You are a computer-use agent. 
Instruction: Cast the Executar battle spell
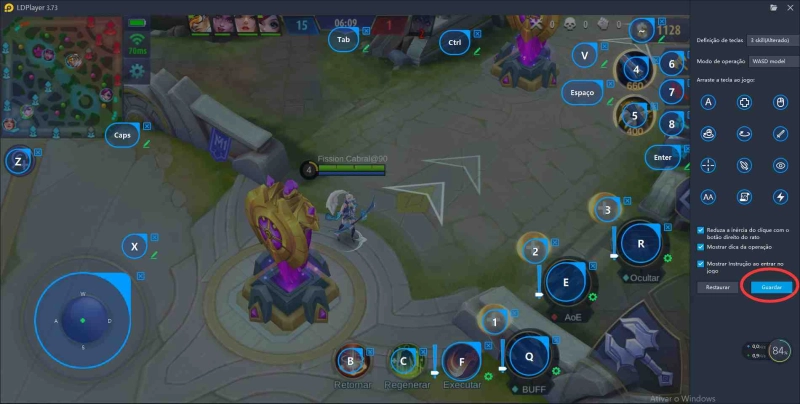[461, 362]
